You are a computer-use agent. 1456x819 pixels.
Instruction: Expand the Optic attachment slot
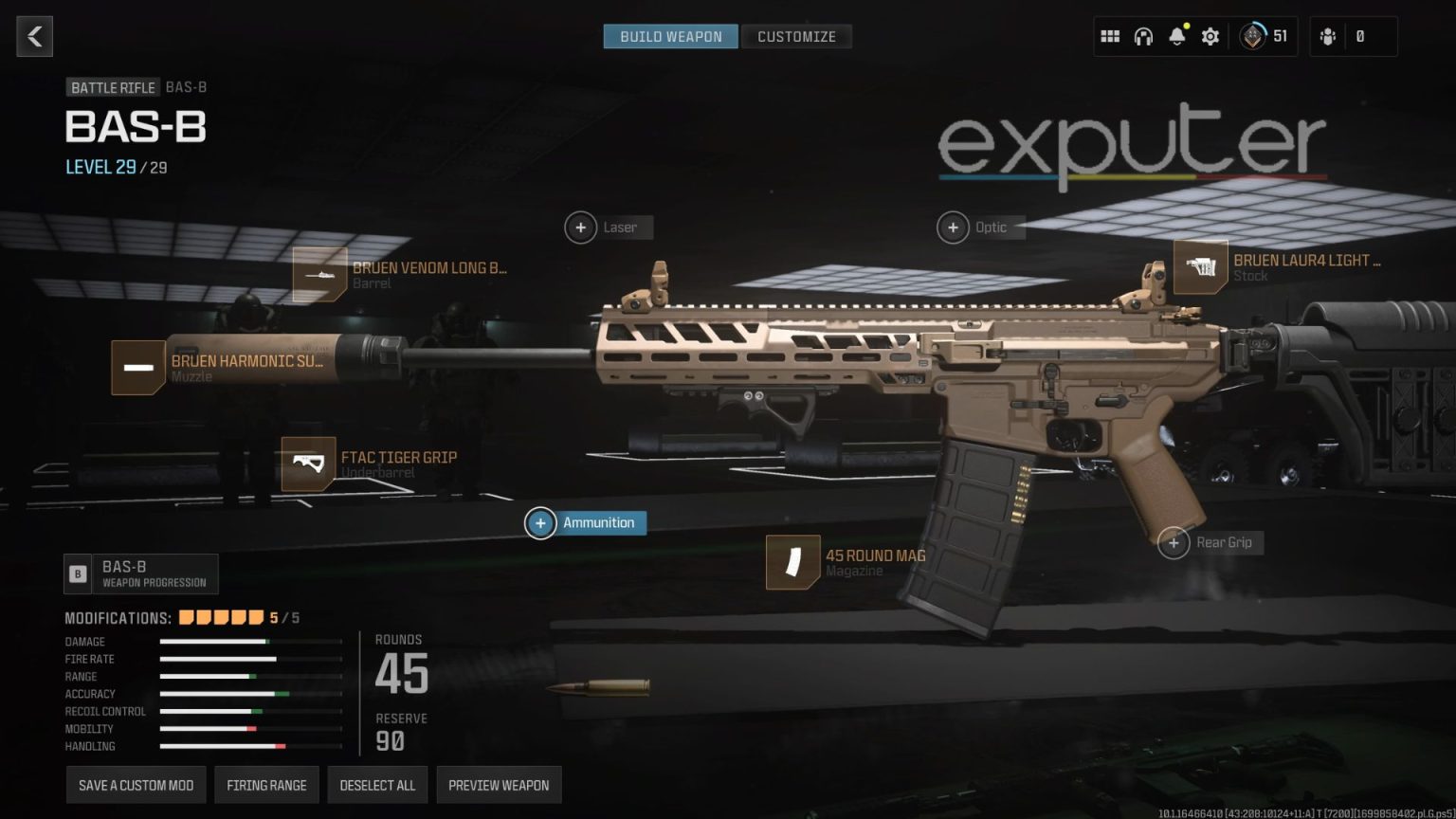(954, 227)
